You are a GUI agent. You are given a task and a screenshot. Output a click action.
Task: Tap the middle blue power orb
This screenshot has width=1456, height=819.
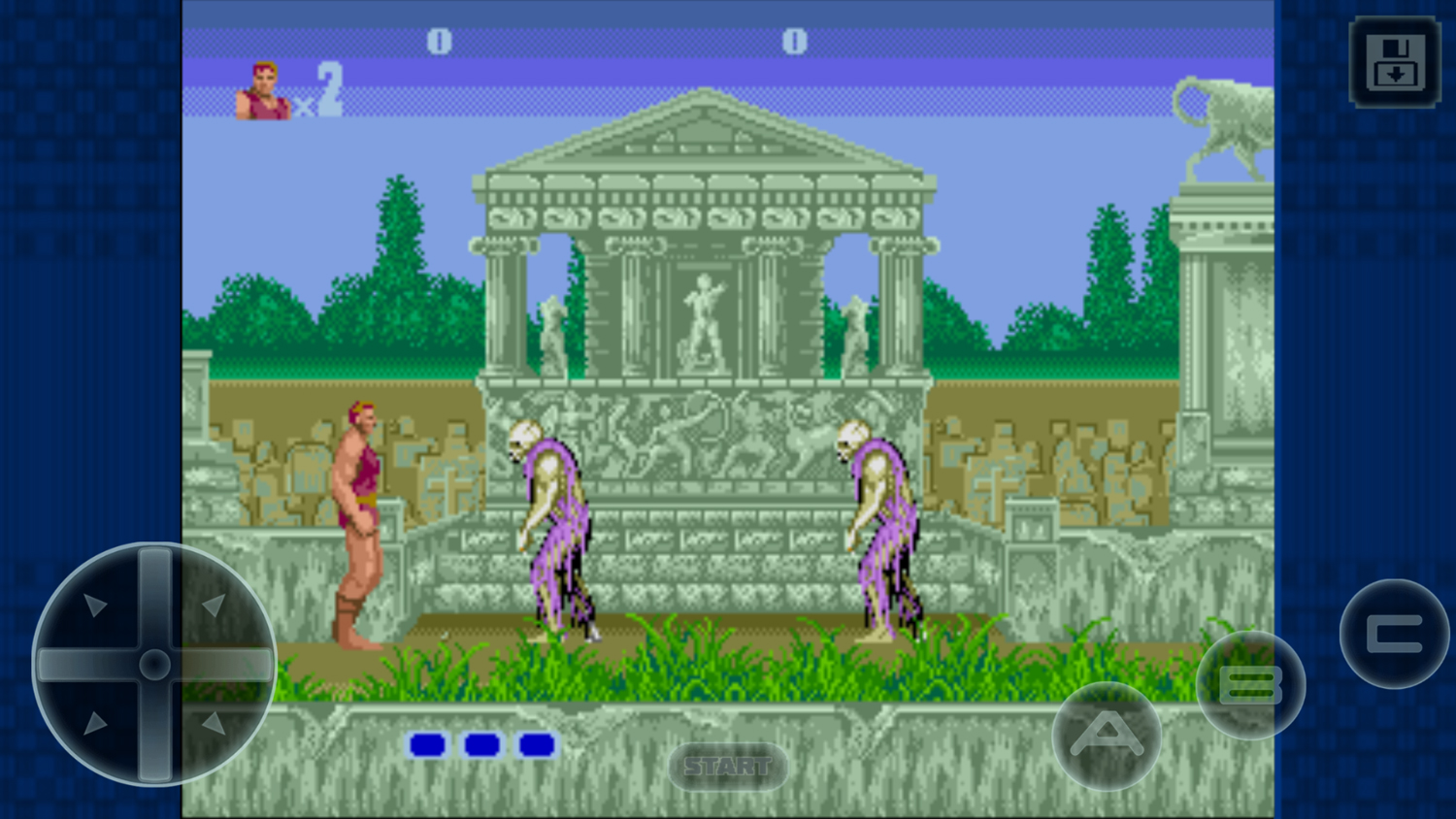480,744
